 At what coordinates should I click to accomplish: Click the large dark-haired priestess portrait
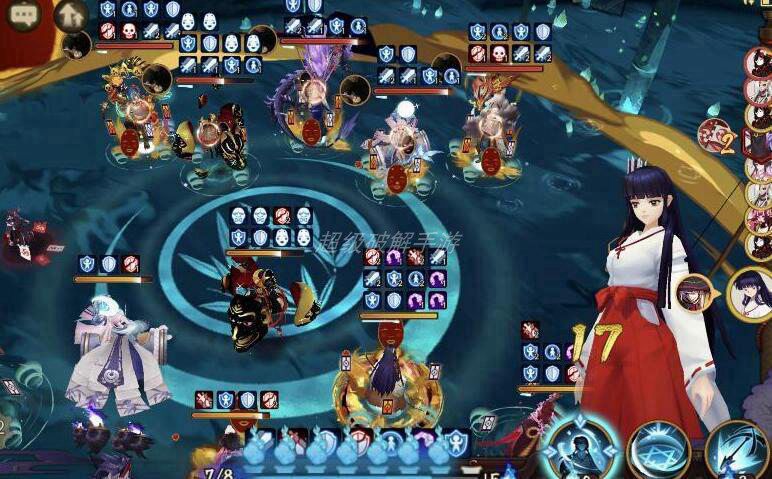pyautogui.click(x=752, y=293)
